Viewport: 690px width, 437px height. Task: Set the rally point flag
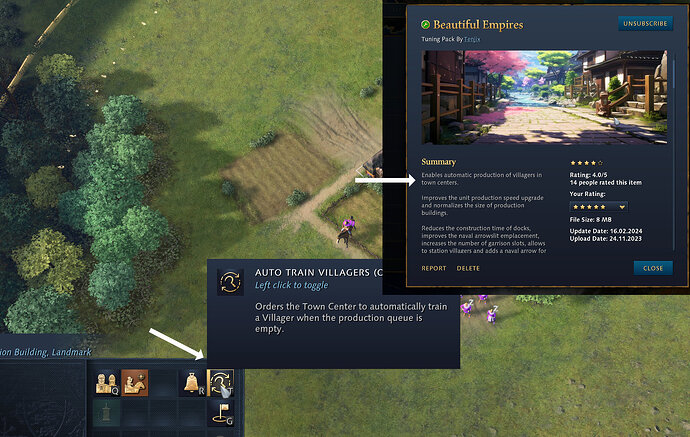pyautogui.click(x=220, y=412)
